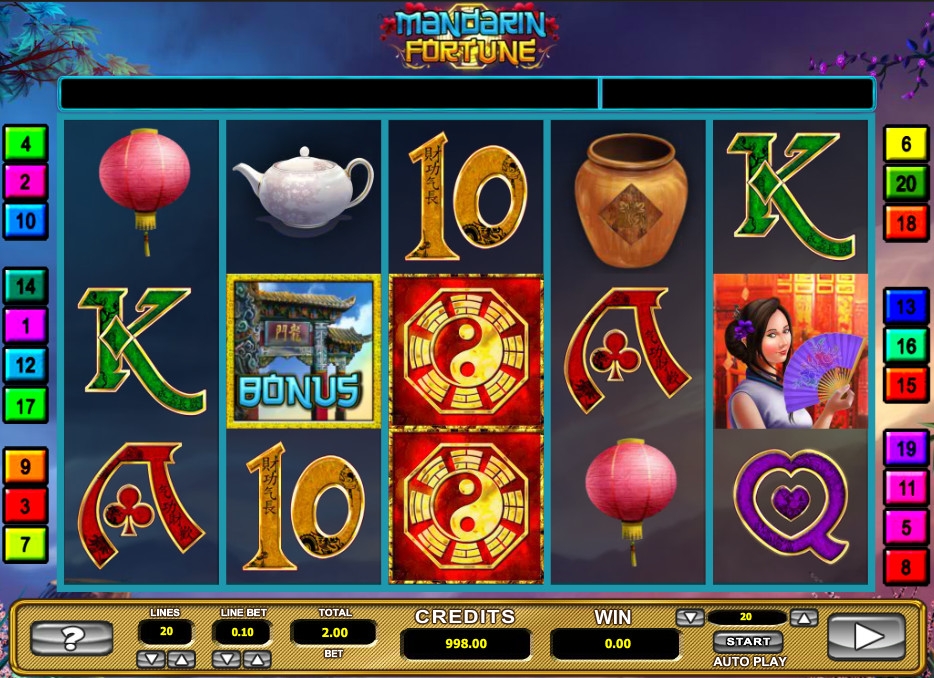Decrease the auto play spin count
The height and width of the screenshot is (678, 934).
(690, 618)
